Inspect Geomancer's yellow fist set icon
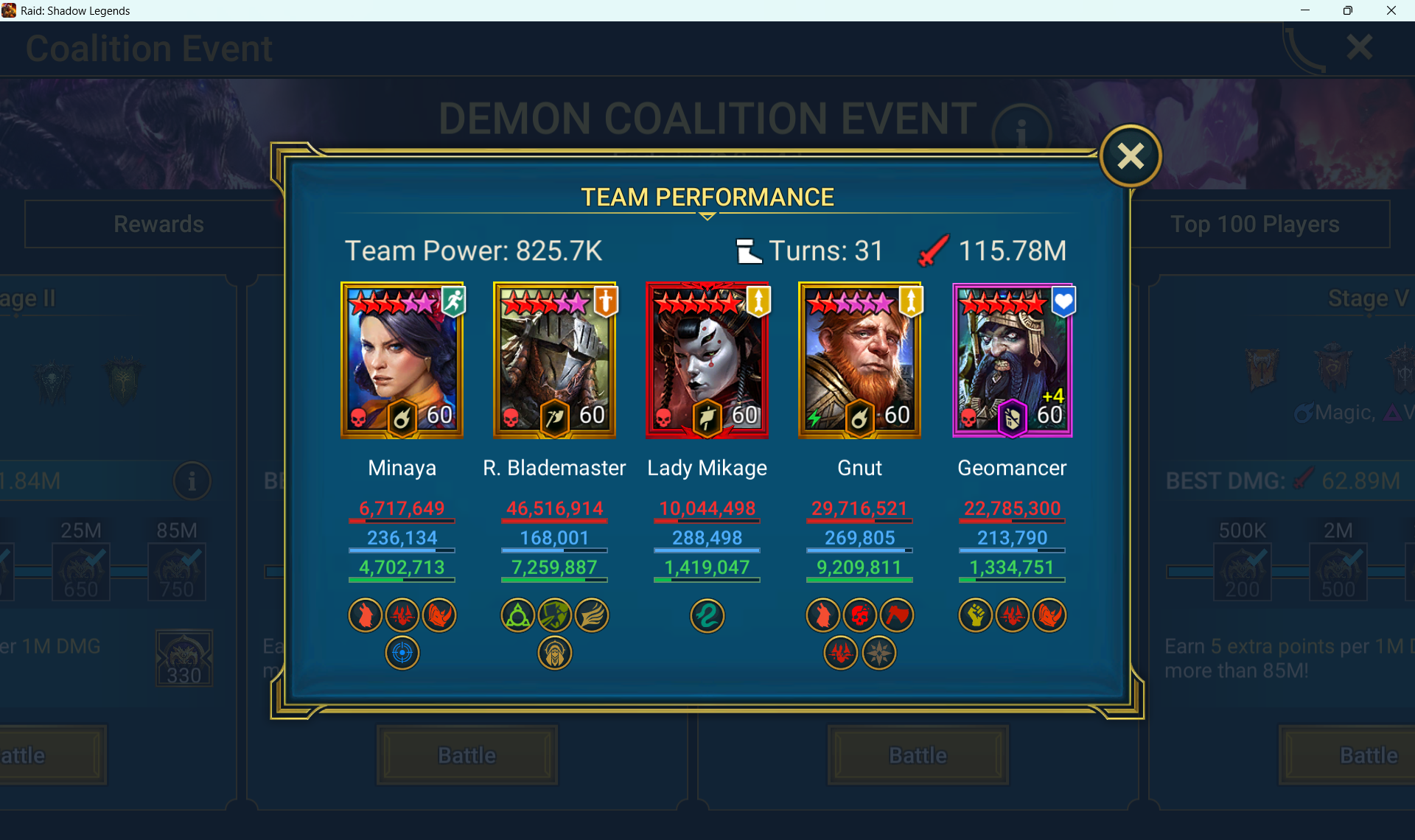This screenshot has width=1415, height=840. coord(976,616)
